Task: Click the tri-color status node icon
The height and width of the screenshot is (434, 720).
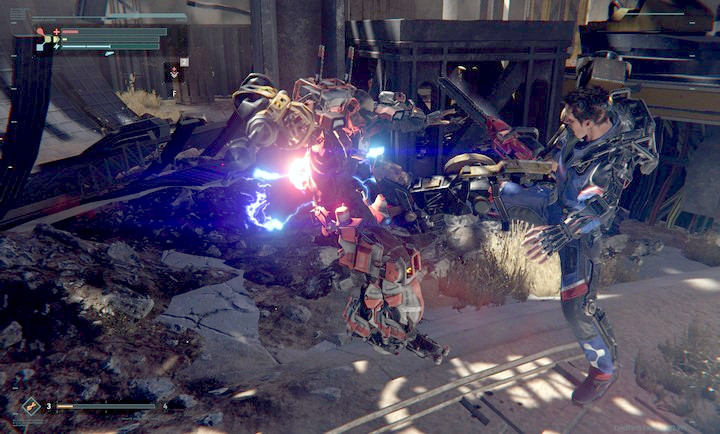Action: coord(43,38)
